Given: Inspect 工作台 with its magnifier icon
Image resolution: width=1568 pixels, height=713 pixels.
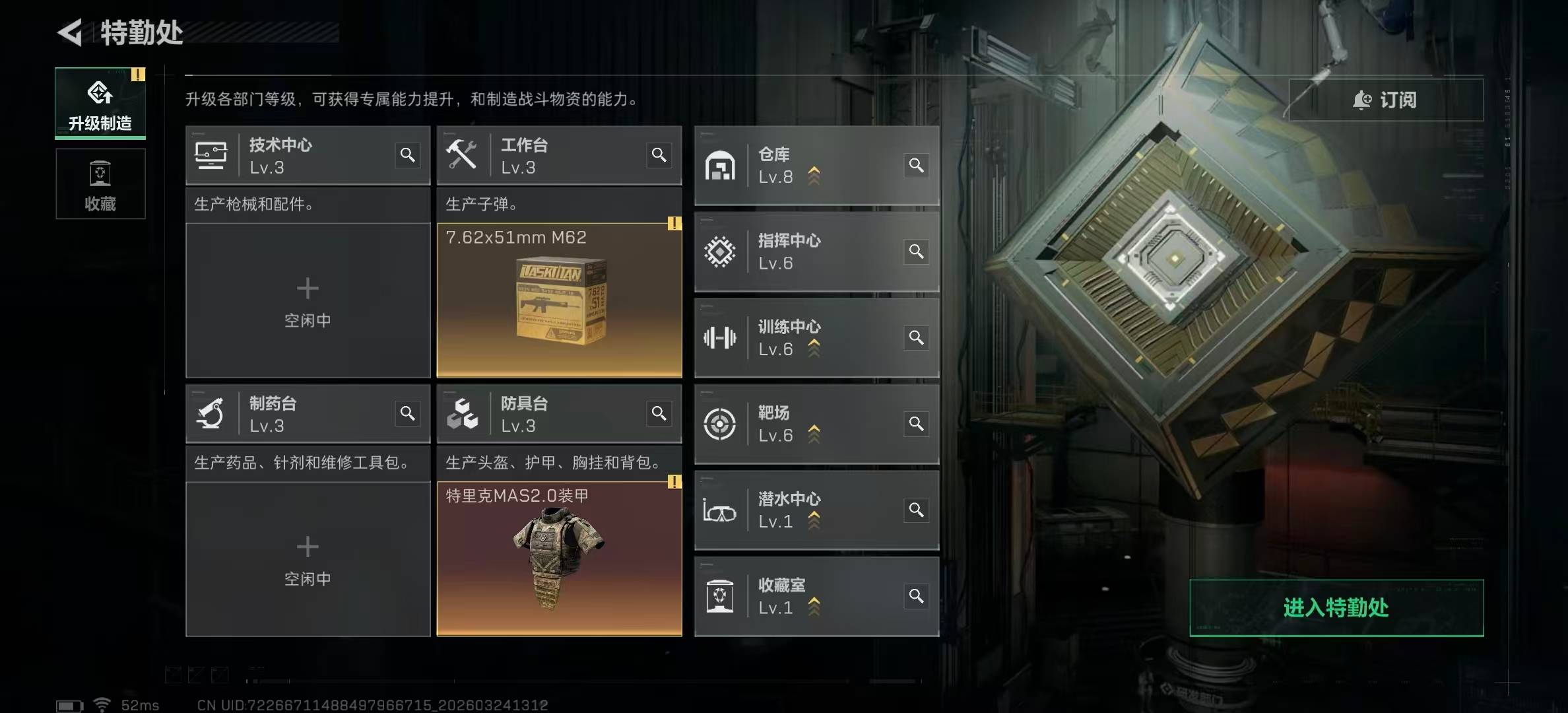Looking at the screenshot, I should point(659,155).
